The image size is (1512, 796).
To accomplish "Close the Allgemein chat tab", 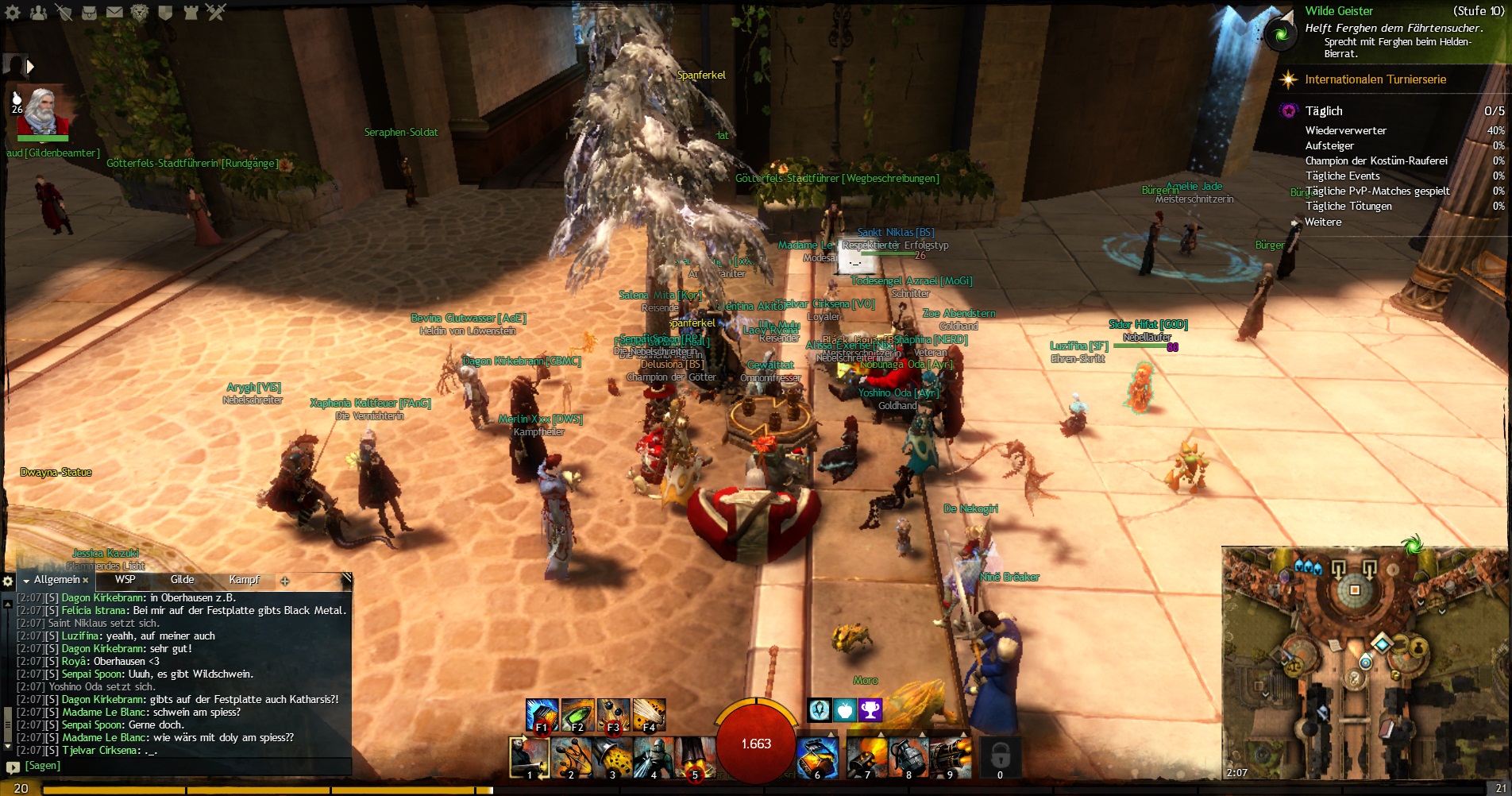I will [x=86, y=581].
